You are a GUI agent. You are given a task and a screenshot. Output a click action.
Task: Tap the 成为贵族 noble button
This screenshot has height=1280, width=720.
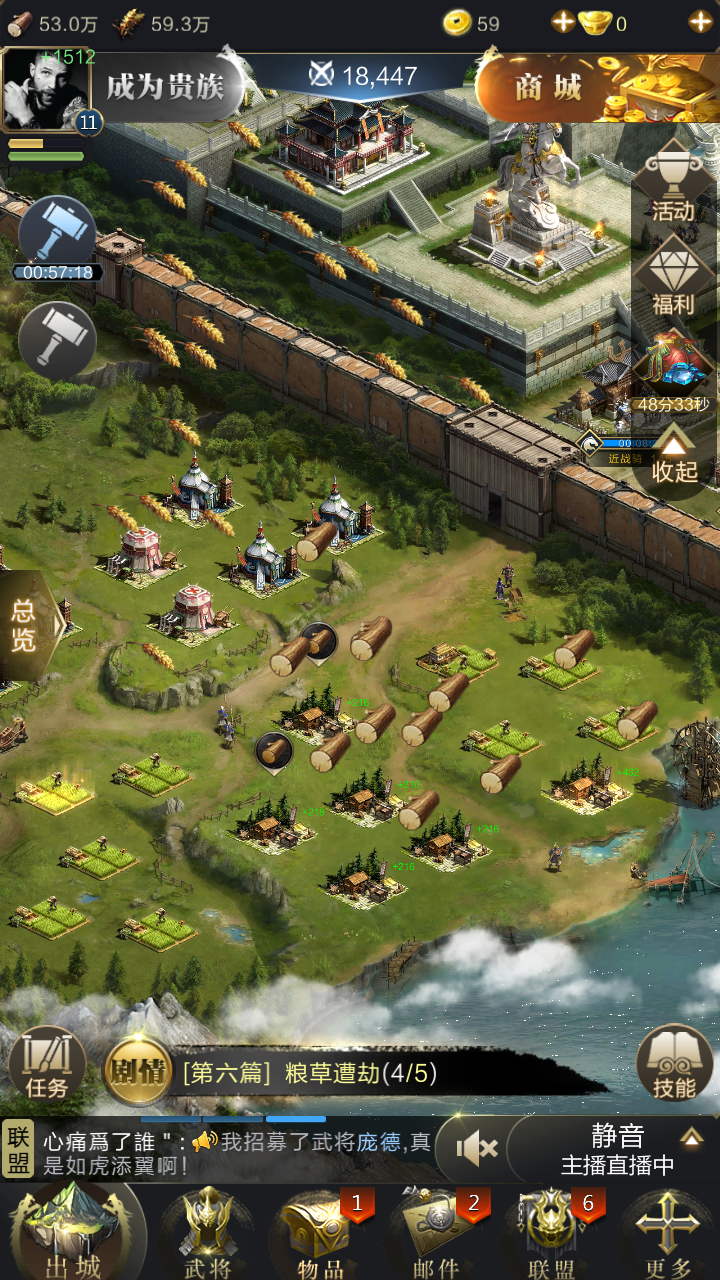pyautogui.click(x=165, y=87)
